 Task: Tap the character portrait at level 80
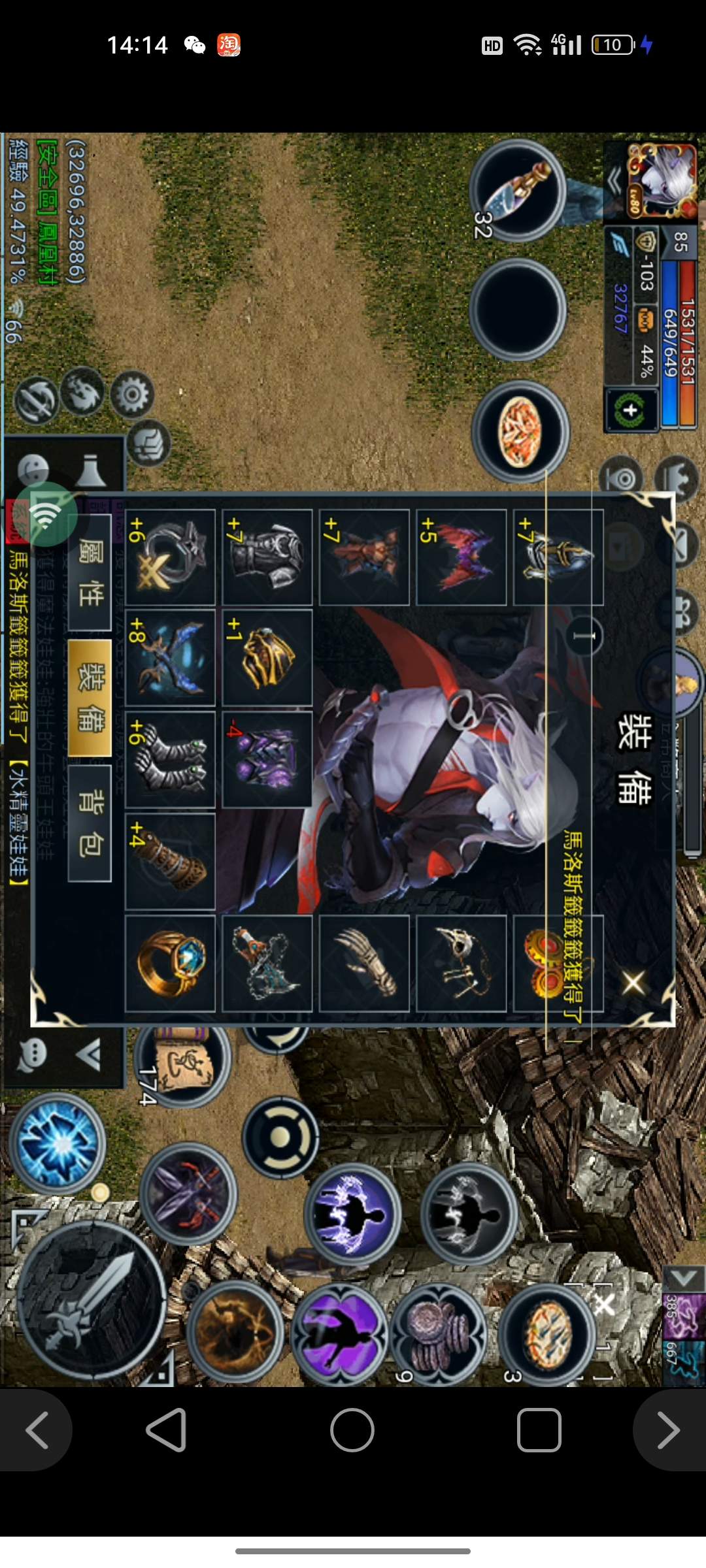pos(662,179)
